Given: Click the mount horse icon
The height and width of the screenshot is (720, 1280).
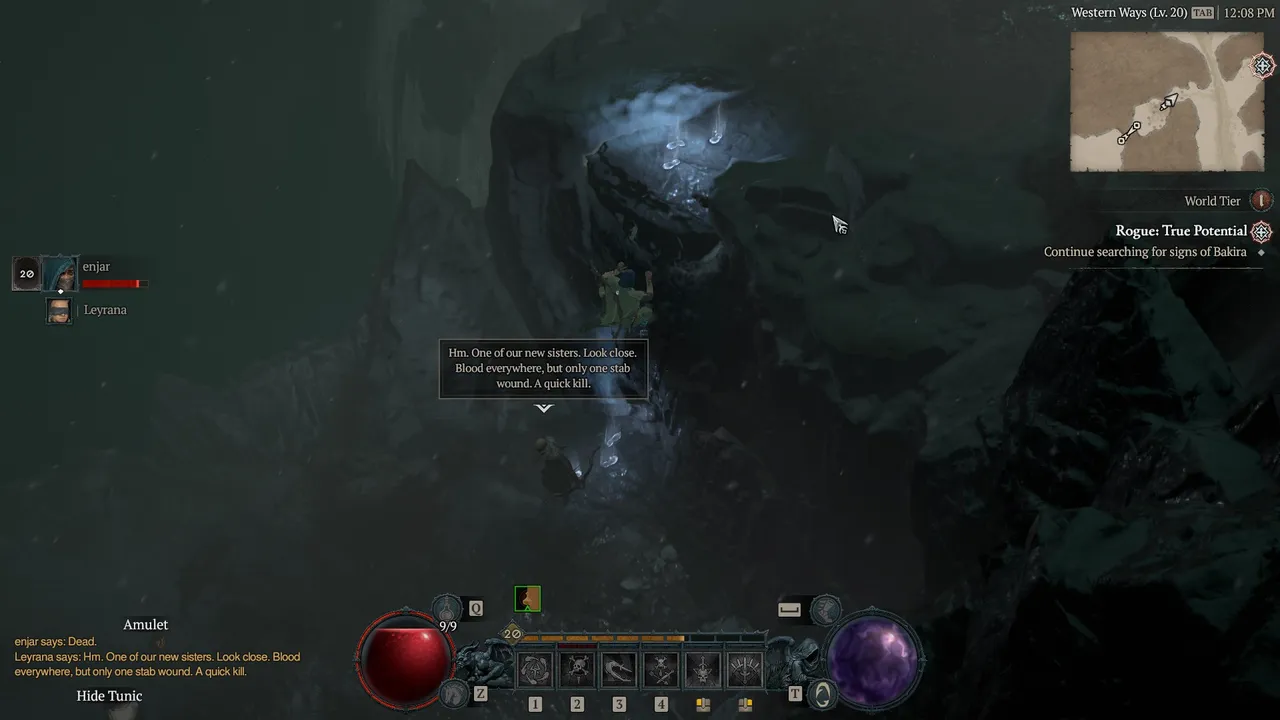Looking at the screenshot, I should [x=453, y=692].
